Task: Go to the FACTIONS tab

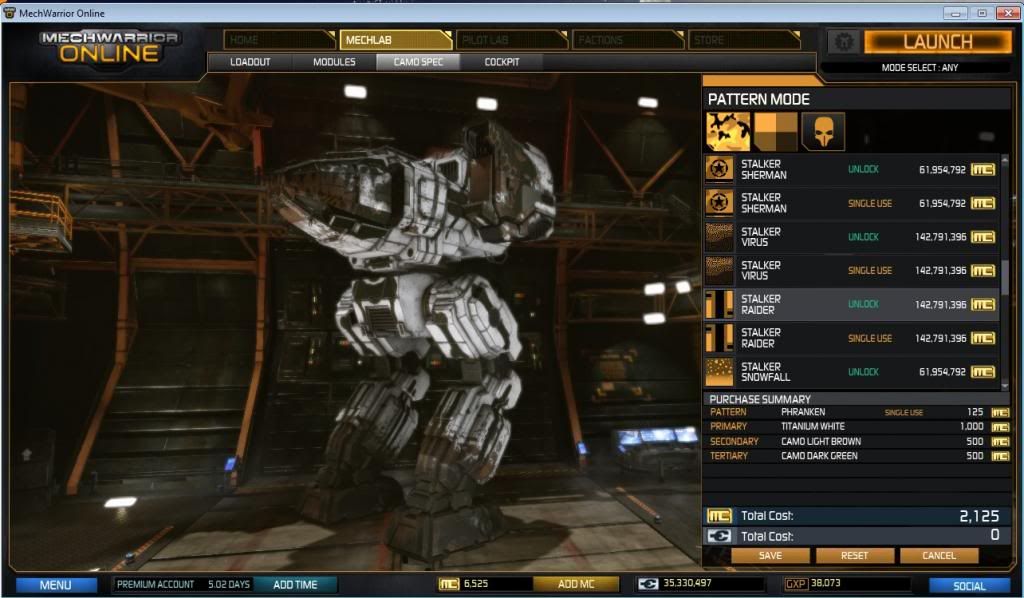Action: coord(627,40)
